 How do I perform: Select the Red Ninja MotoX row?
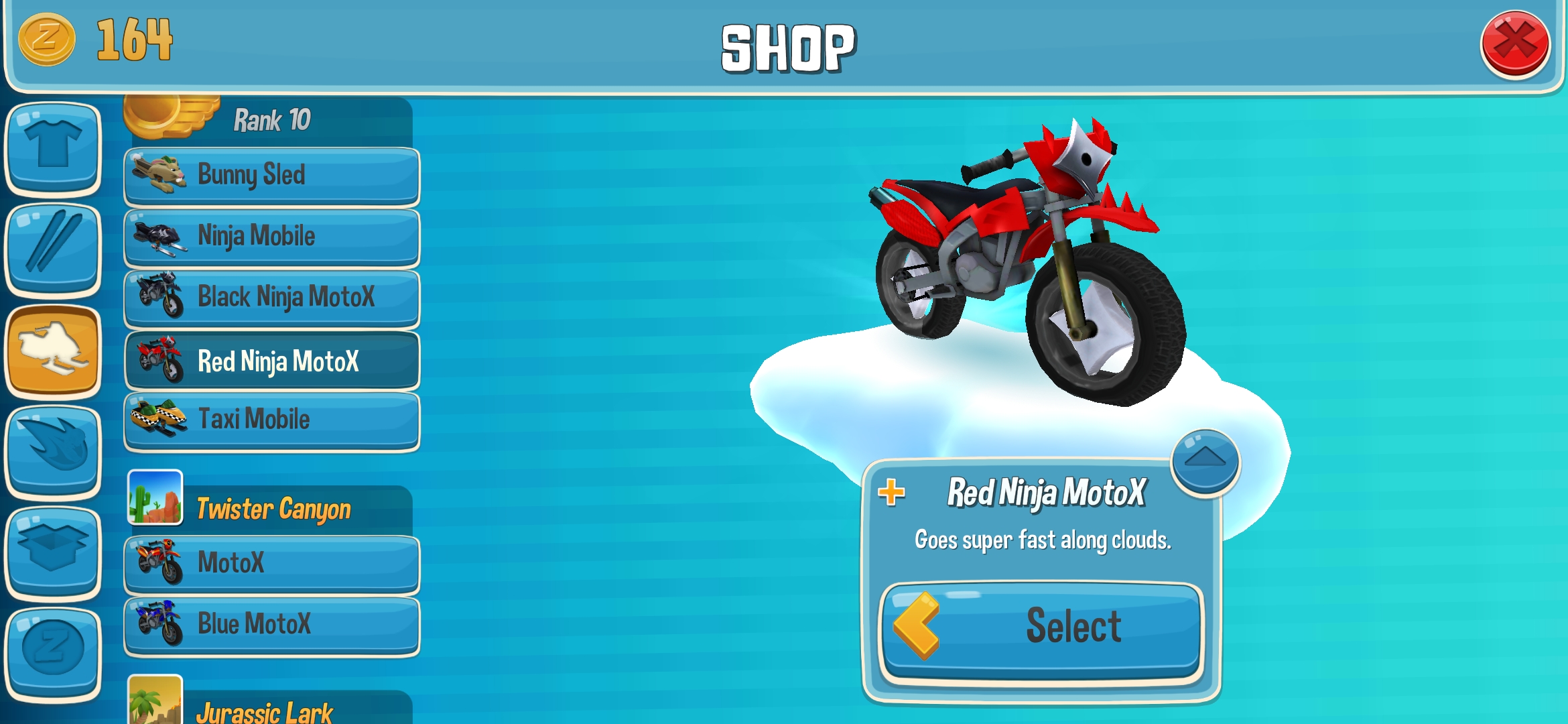point(271,361)
